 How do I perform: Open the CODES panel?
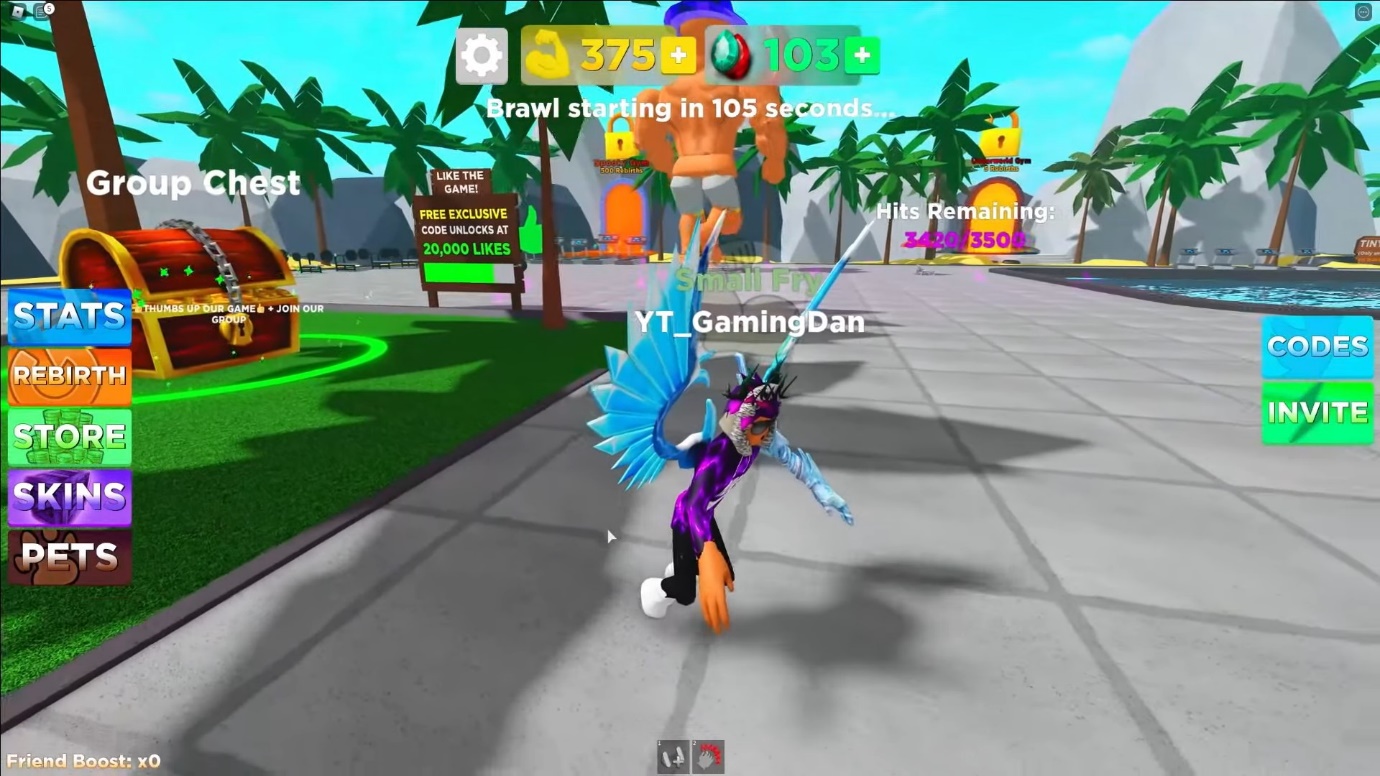pyautogui.click(x=1316, y=346)
